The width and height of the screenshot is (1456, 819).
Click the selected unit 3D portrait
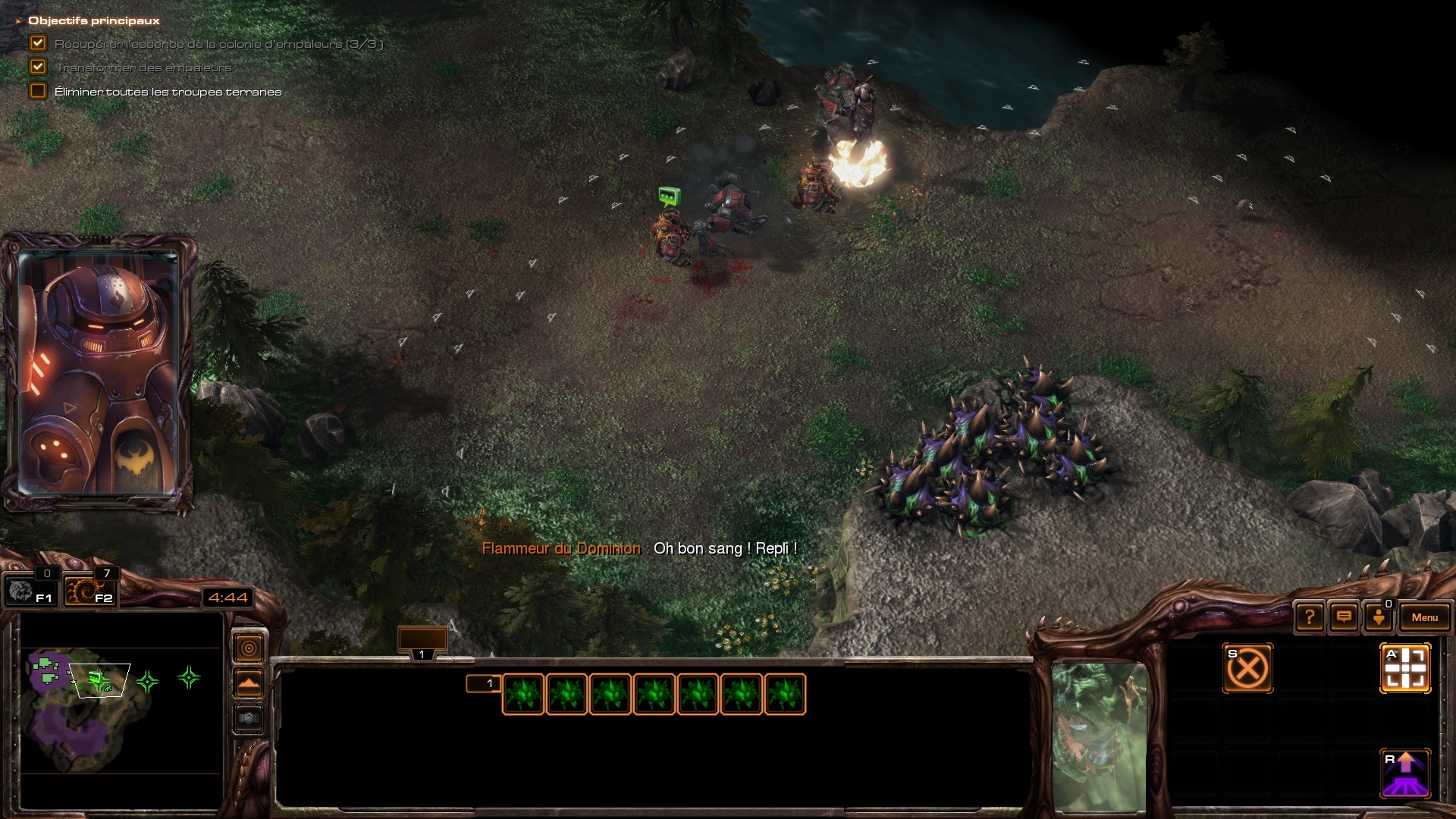(1099, 736)
